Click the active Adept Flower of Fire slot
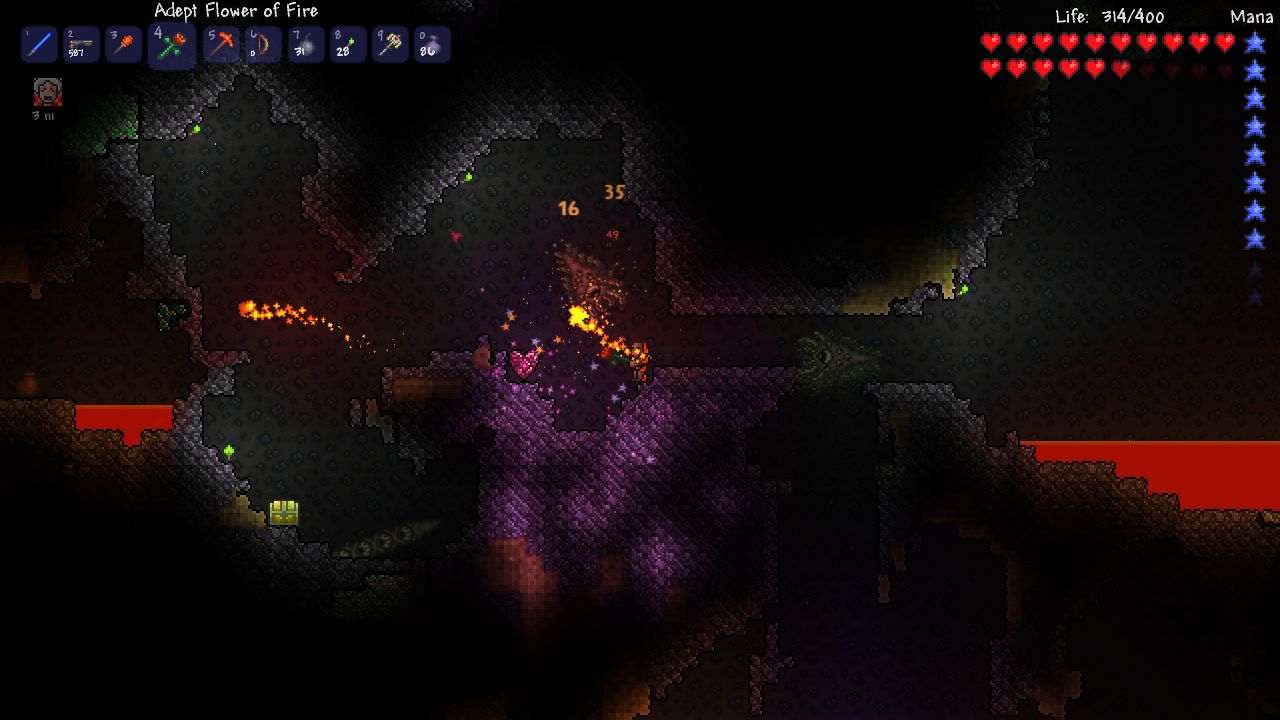Image resolution: width=1280 pixels, height=720 pixels. (x=170, y=44)
